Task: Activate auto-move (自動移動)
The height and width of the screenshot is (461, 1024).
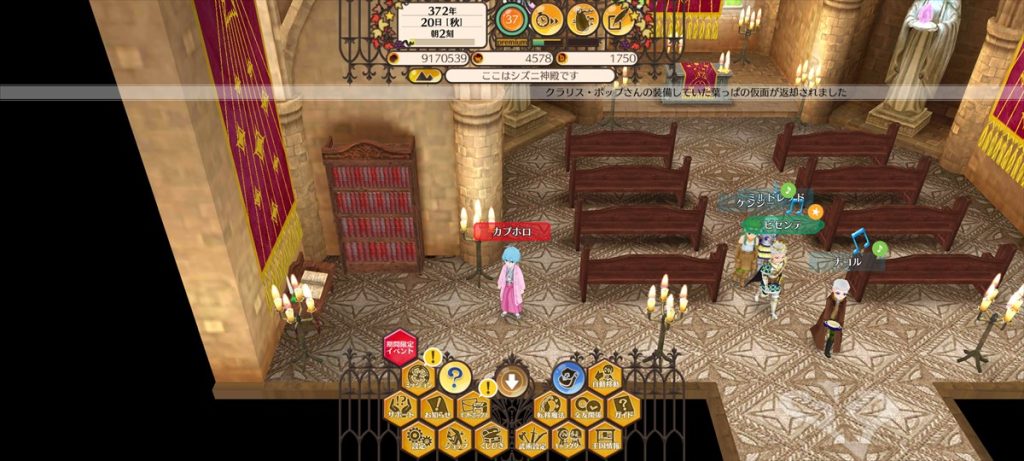Action: click(x=604, y=375)
